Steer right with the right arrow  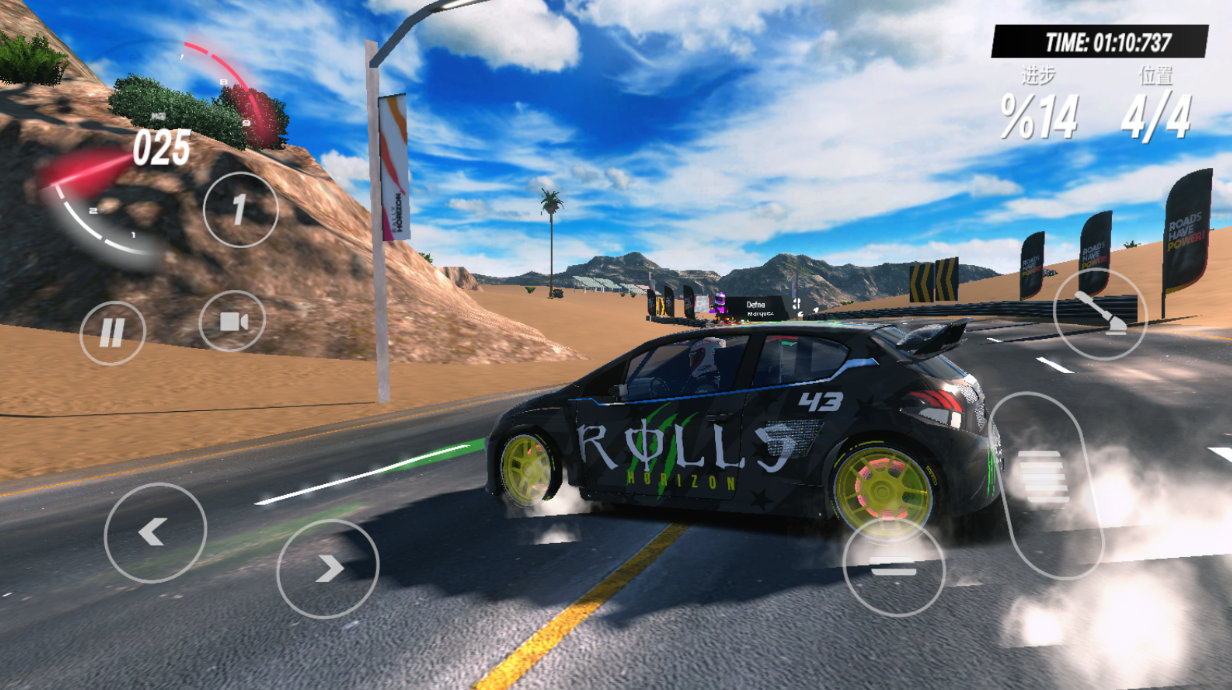click(x=327, y=568)
